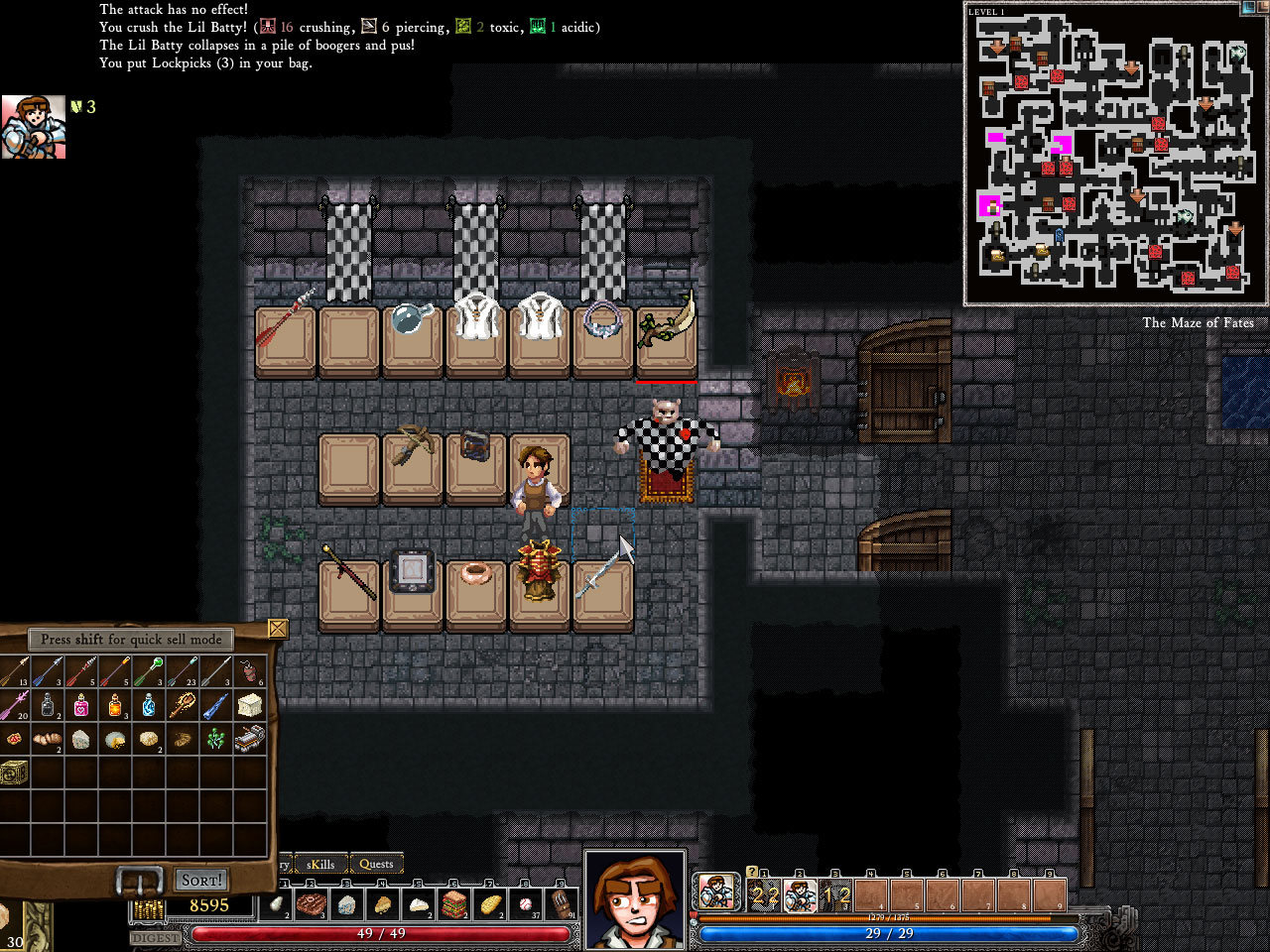The image size is (1270, 952).
Task: Click the knight buff icon near top-left
Action: tap(34, 127)
